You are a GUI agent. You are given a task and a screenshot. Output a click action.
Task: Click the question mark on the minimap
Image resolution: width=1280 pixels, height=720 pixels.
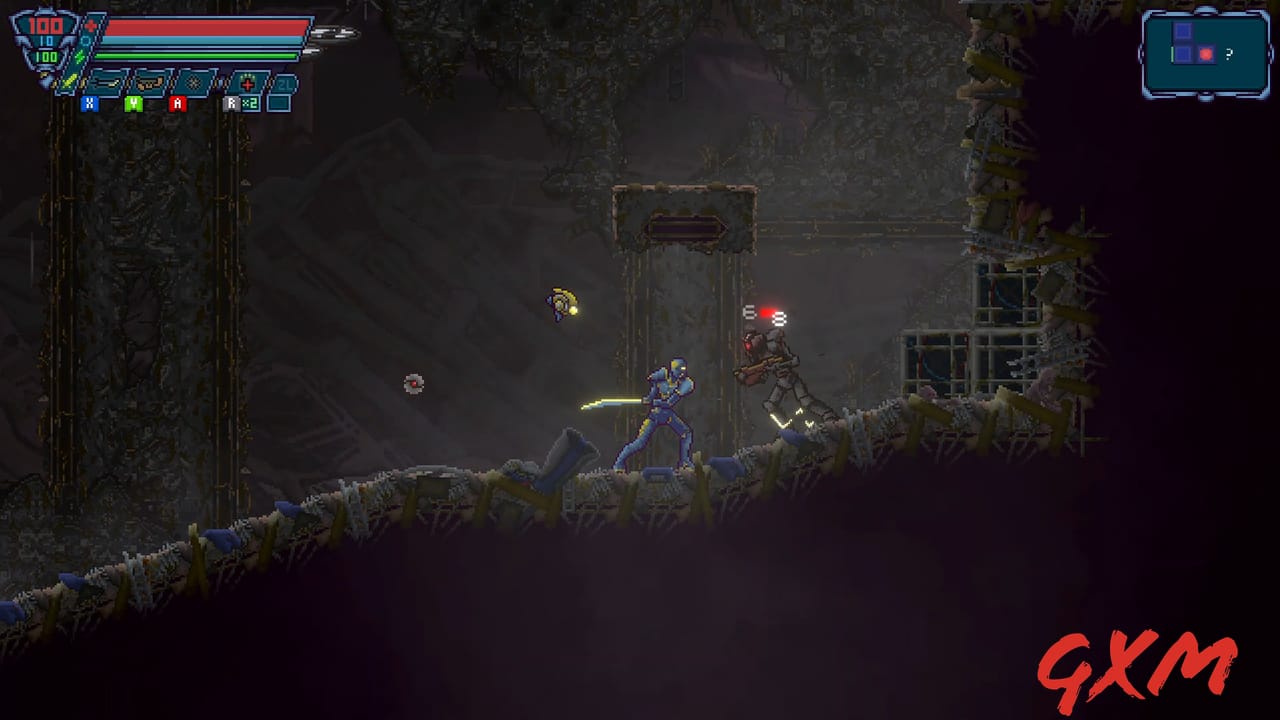click(1229, 54)
